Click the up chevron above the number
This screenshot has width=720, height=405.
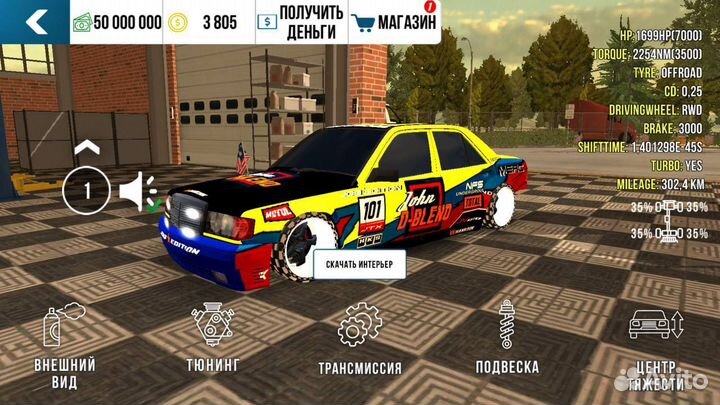point(88,147)
